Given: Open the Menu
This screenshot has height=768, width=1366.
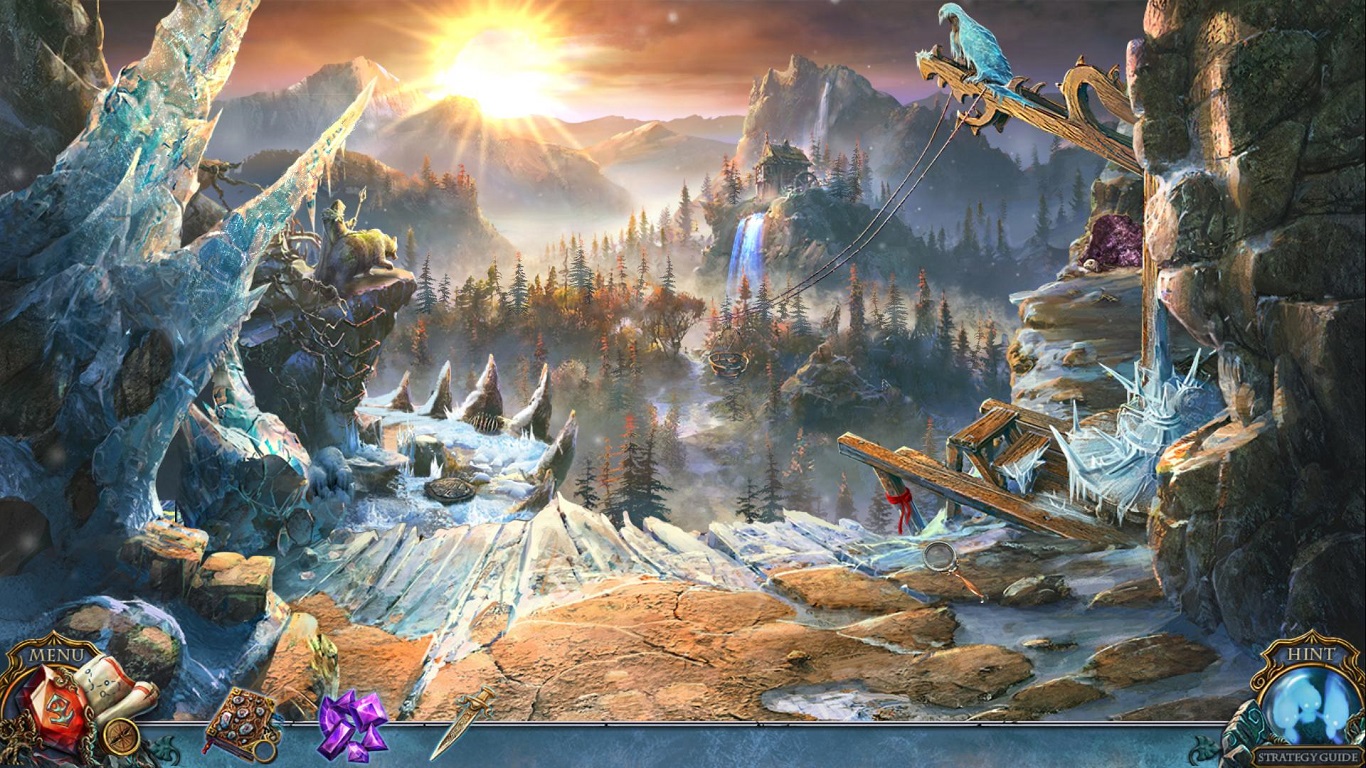Looking at the screenshot, I should coord(58,655).
